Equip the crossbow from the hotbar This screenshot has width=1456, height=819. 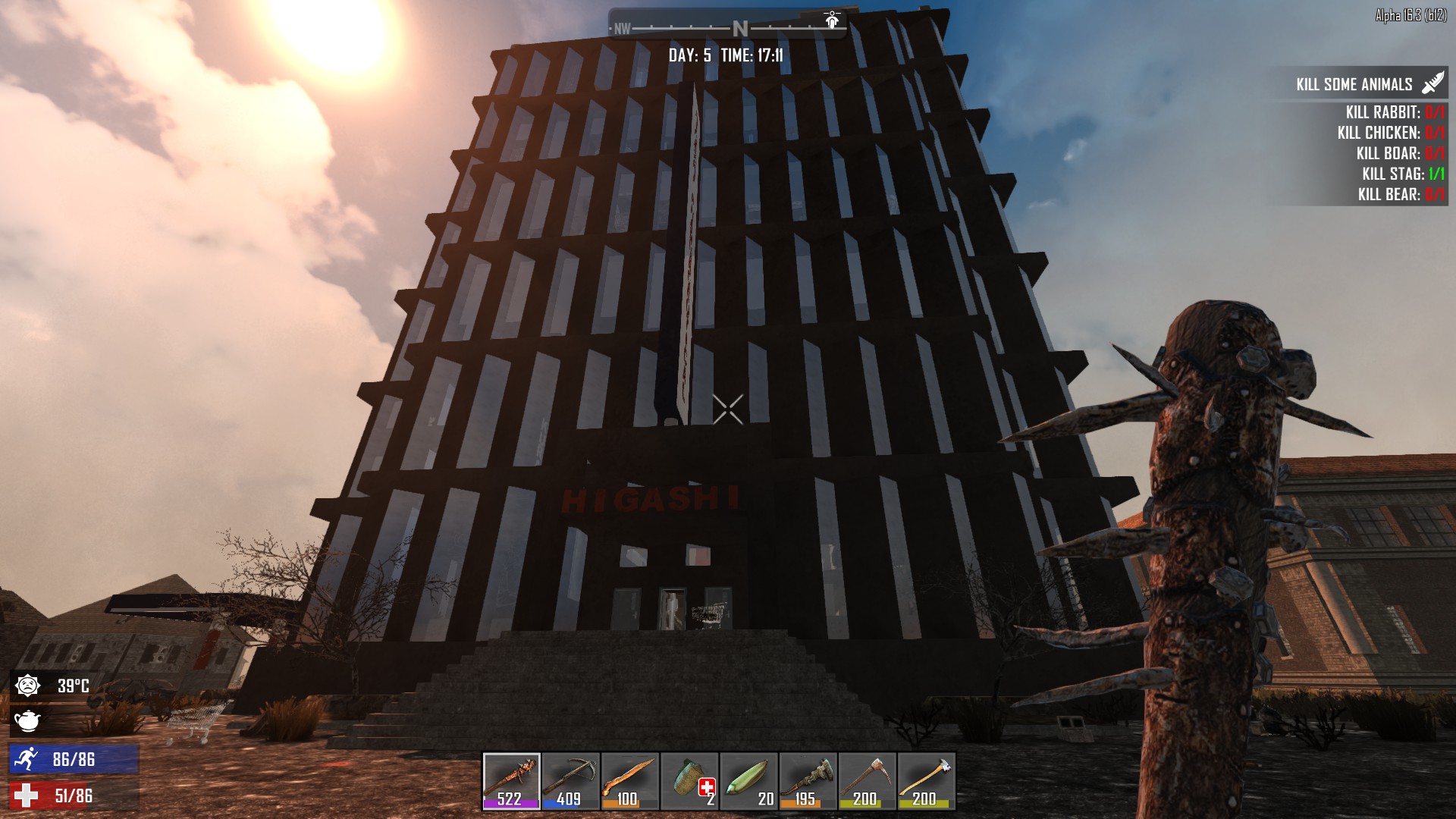pyautogui.click(x=570, y=781)
